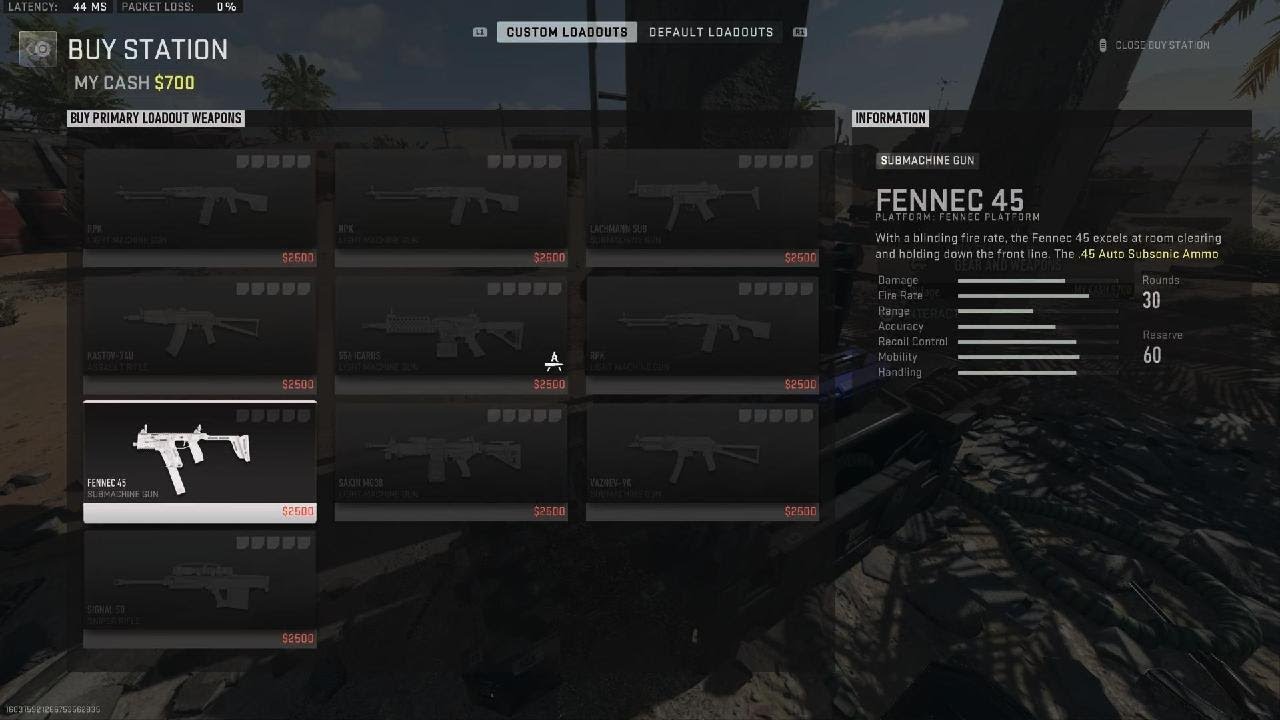Open the Default Loadouts tab

[x=711, y=32]
